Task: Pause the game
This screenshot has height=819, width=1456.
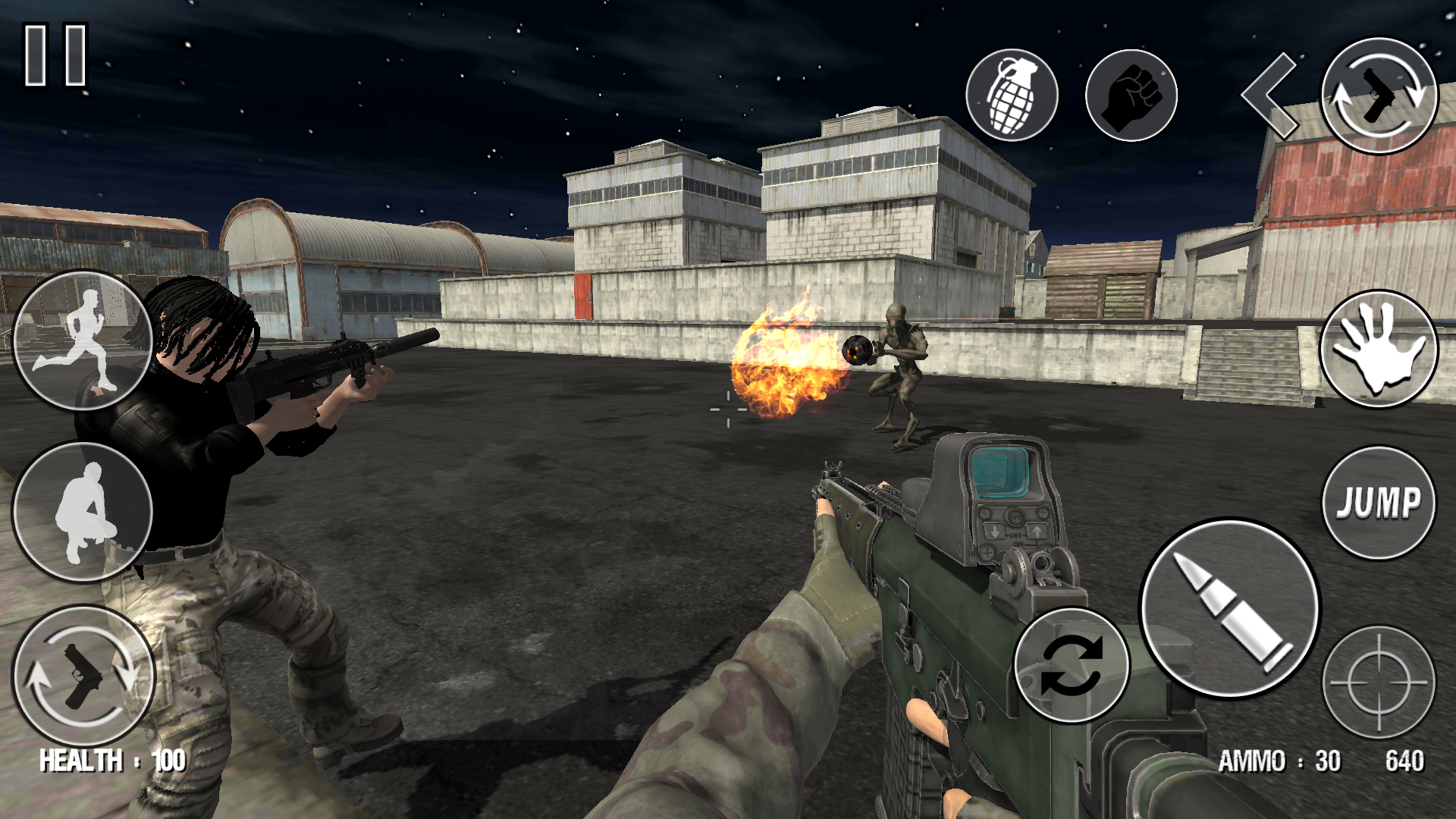Action: (x=56, y=55)
